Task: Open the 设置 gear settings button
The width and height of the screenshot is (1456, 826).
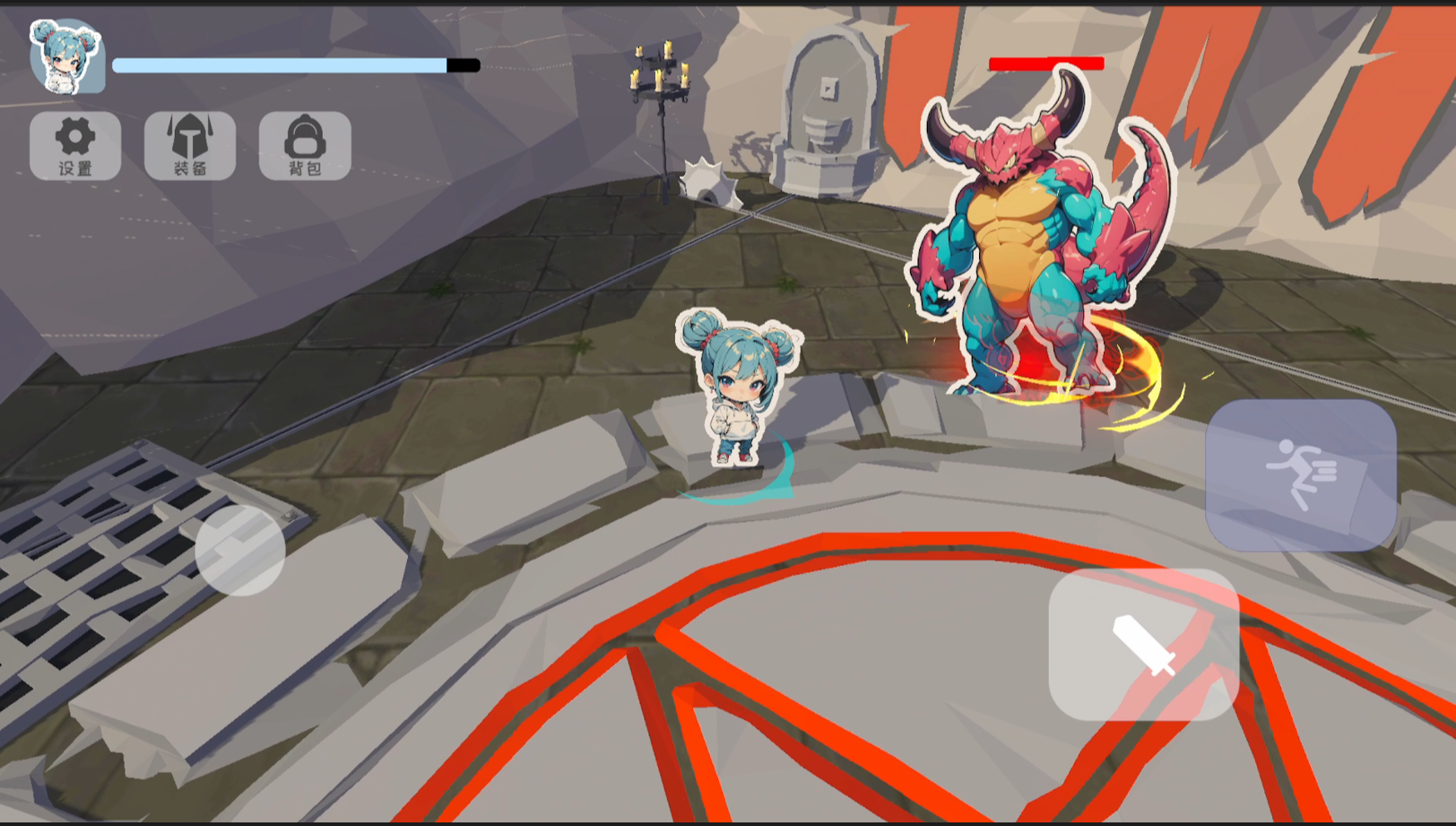Action: [x=75, y=146]
